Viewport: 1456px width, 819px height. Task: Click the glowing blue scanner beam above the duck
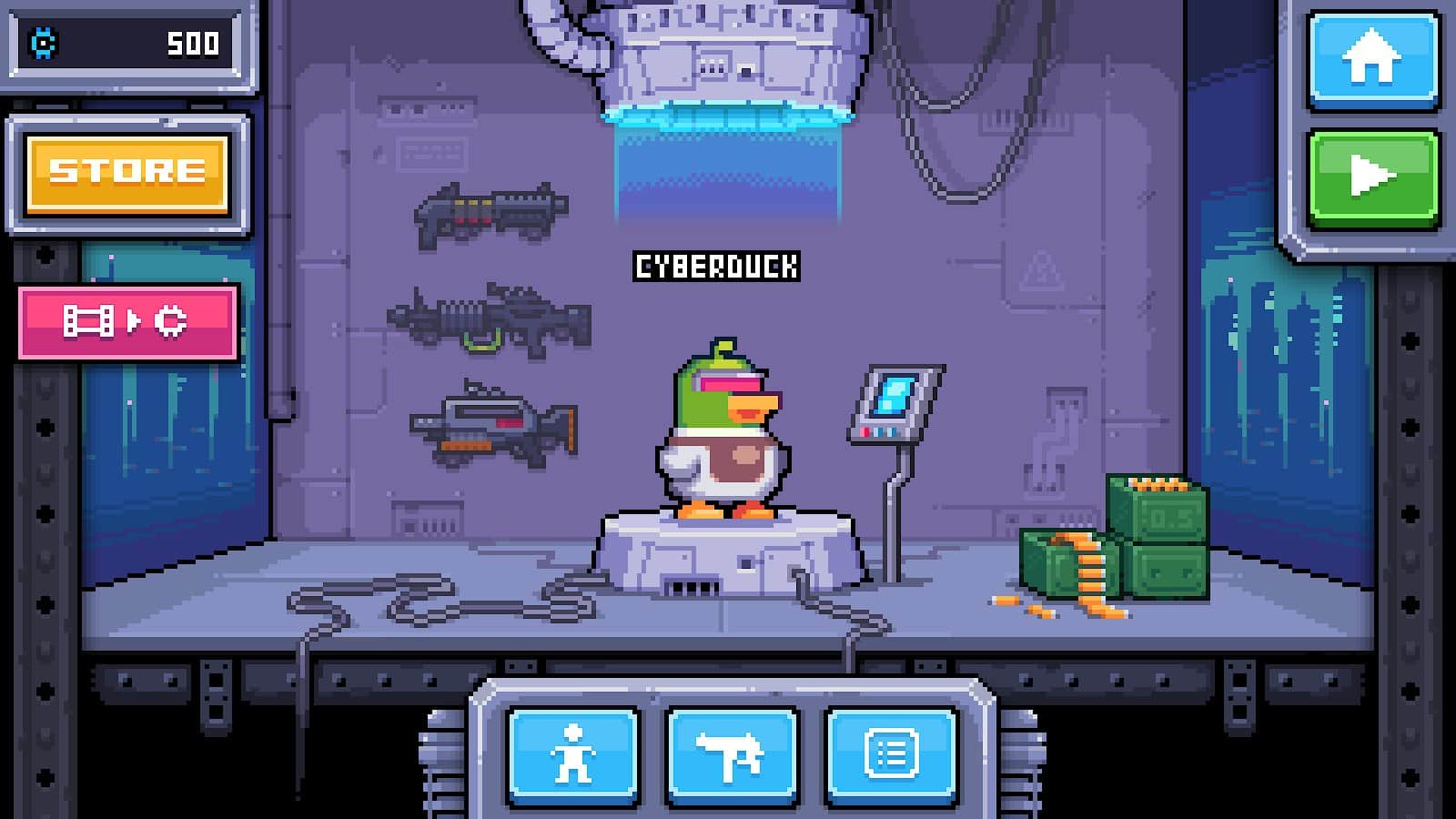(x=728, y=164)
